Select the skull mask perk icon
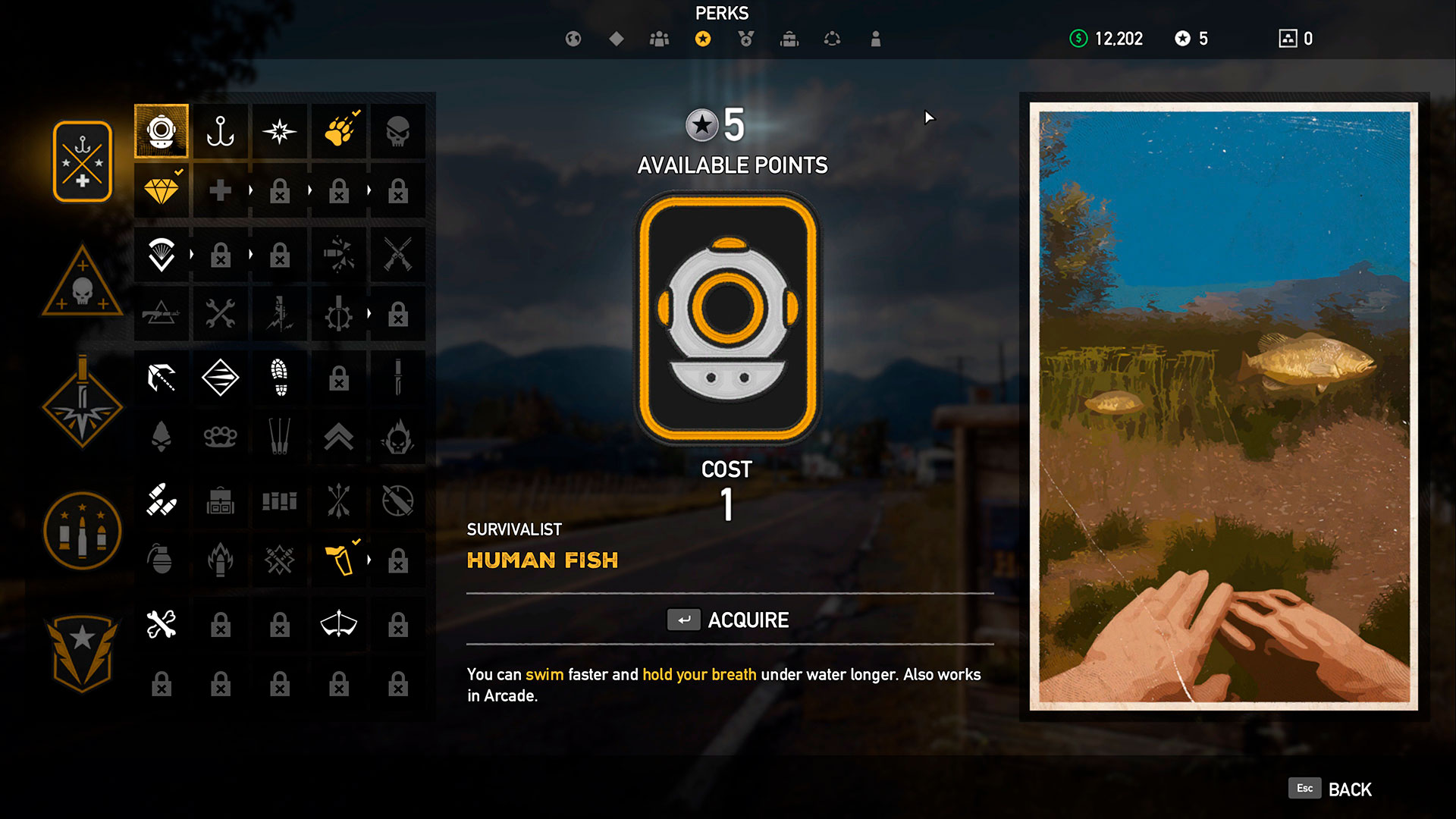The height and width of the screenshot is (819, 1456). tap(398, 131)
